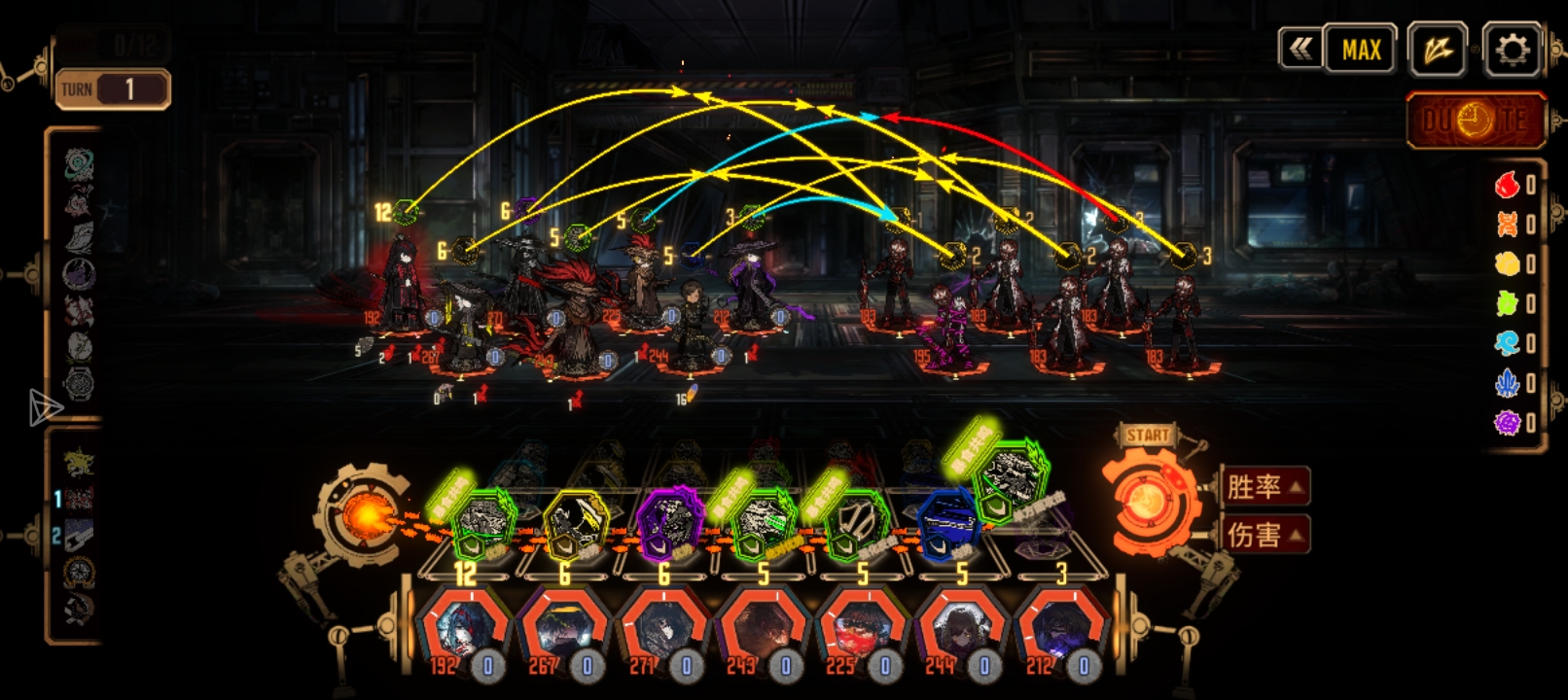Open the arrow chart icon button

click(1437, 50)
